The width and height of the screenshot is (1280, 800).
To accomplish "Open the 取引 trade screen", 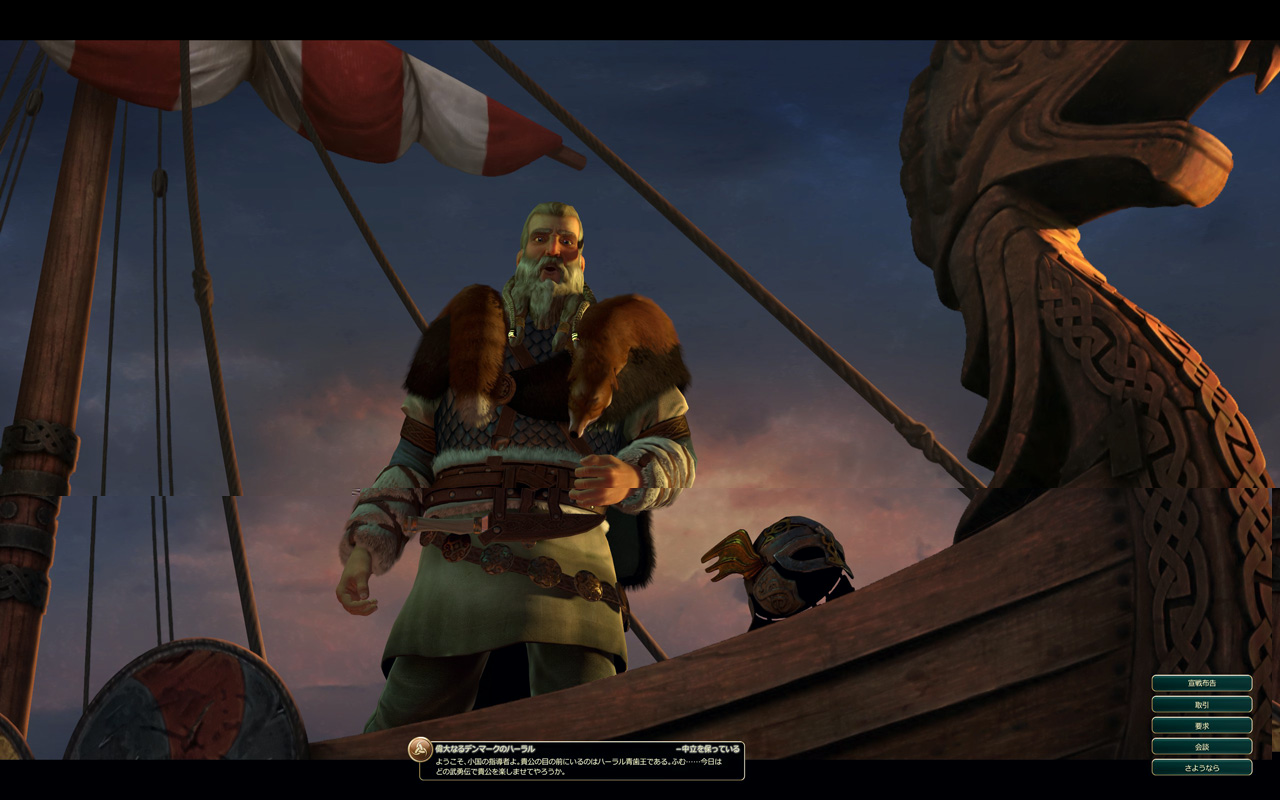I will pos(1201,704).
